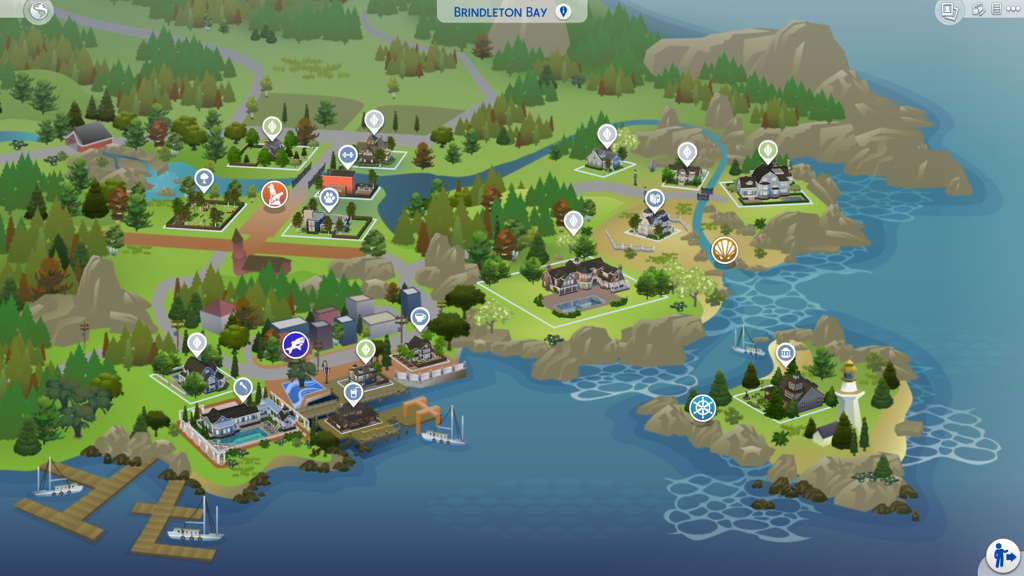Image resolution: width=1024 pixels, height=576 pixels.
Task: Select the gym lot dumbbell pin
Action: click(347, 155)
